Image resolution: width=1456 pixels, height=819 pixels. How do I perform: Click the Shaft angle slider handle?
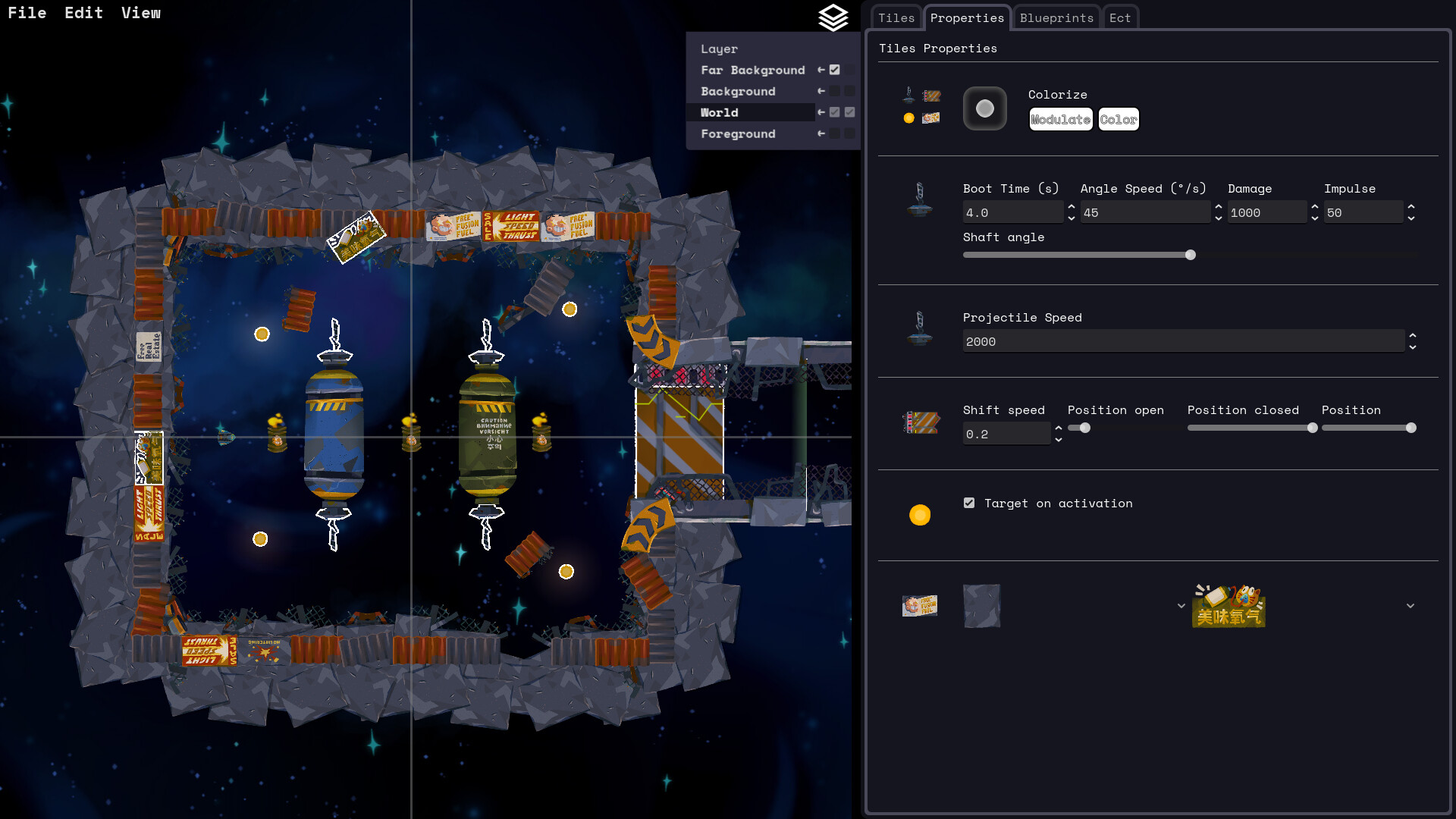click(x=1191, y=255)
